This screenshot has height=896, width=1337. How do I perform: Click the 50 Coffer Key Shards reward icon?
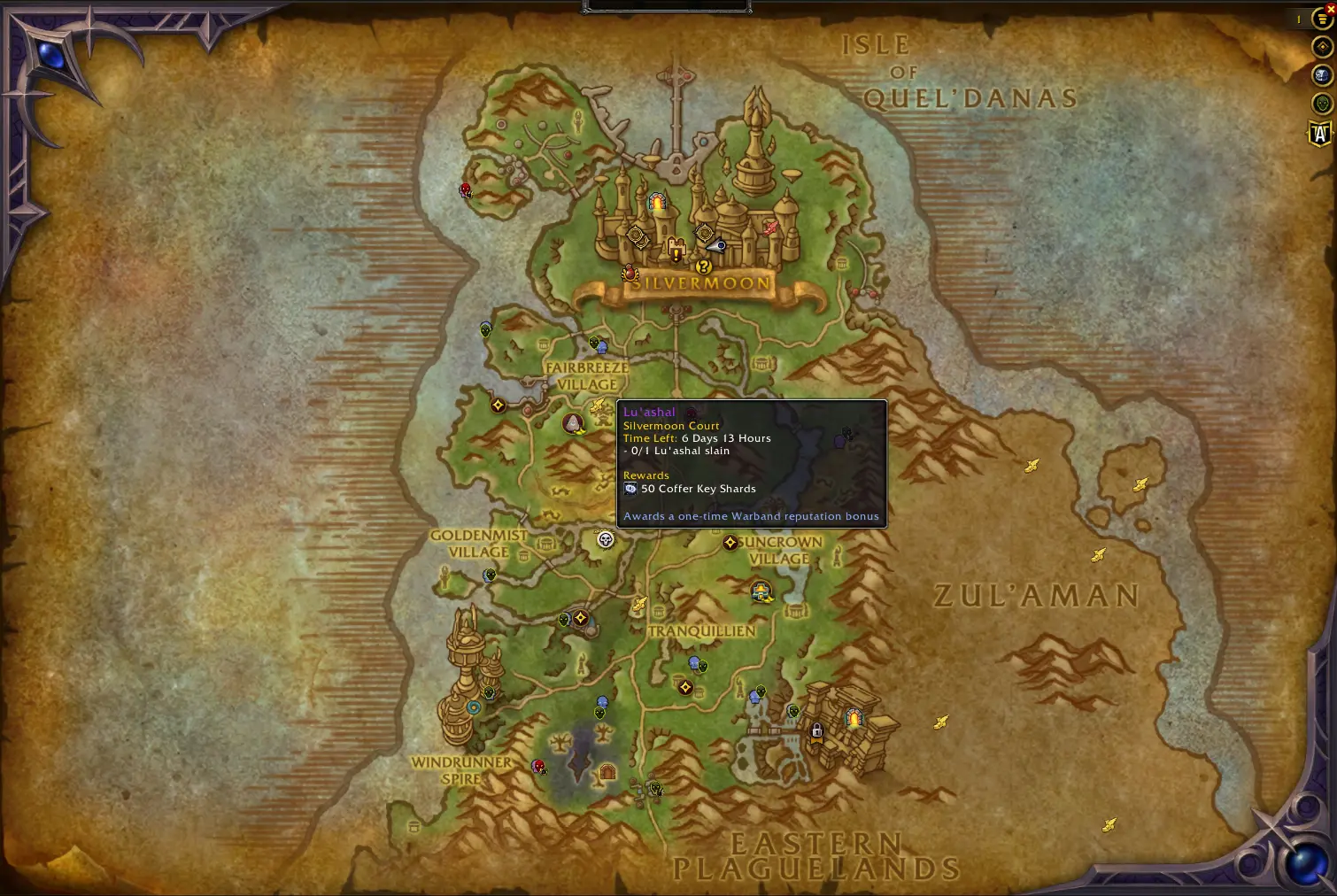(x=630, y=488)
